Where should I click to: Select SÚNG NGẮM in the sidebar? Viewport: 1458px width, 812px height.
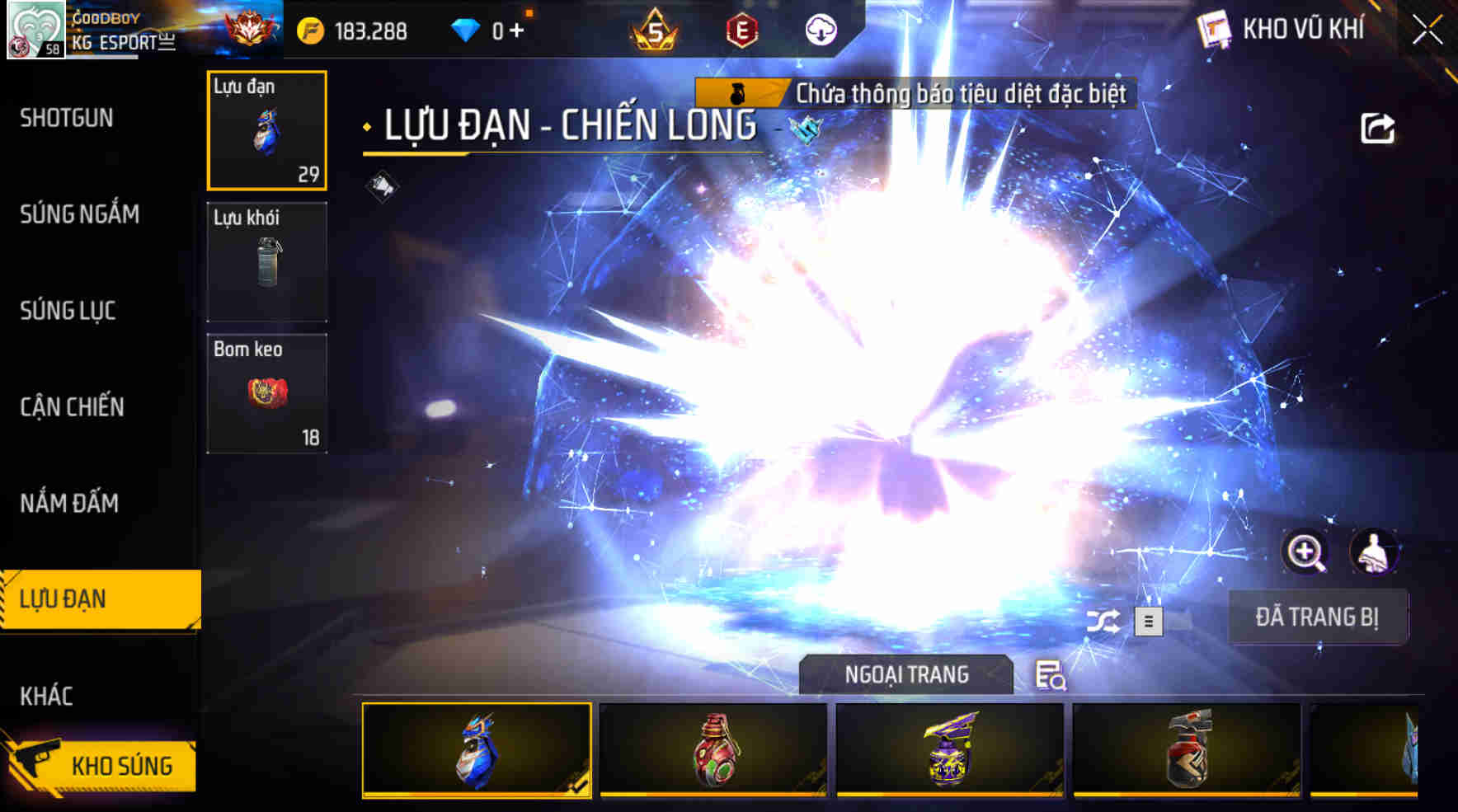click(x=80, y=214)
